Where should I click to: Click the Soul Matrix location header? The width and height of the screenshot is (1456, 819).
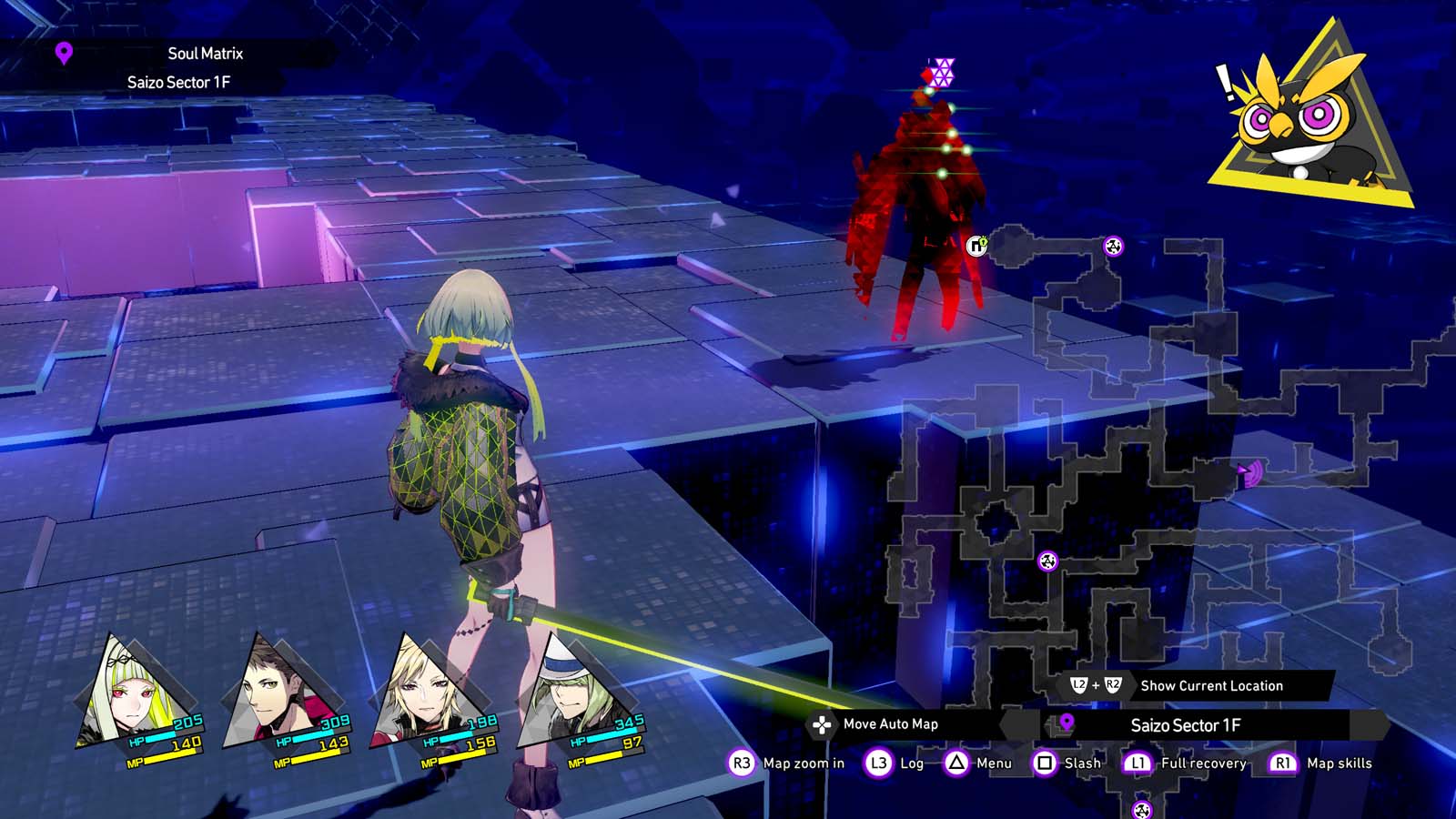point(205,54)
